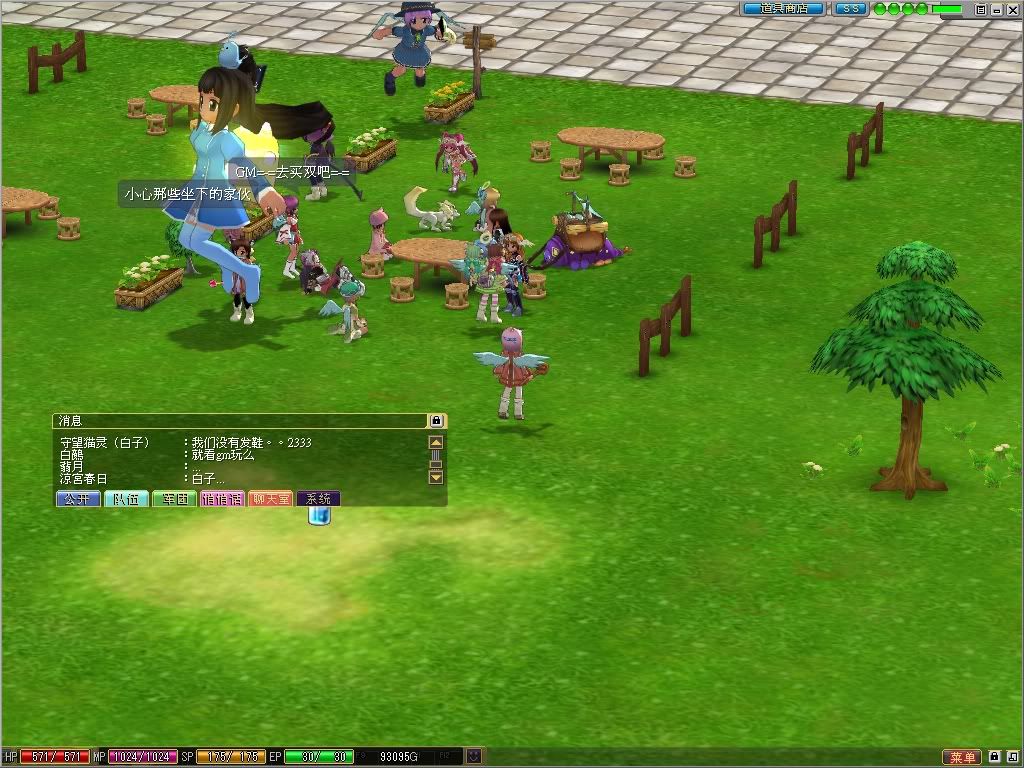Viewport: 1024px width, 768px height.
Task: Click the blue icon below the chat tabs
Action: coord(319,516)
